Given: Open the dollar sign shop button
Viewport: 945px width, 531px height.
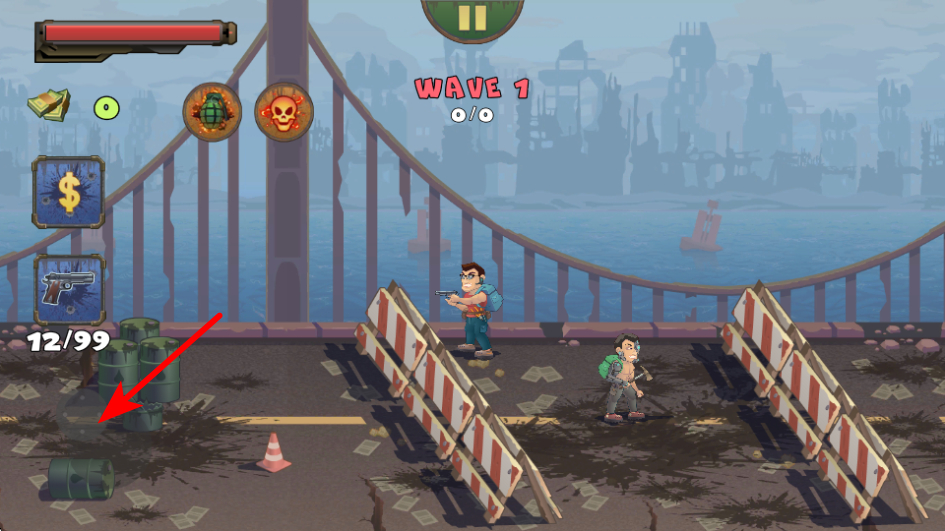Looking at the screenshot, I should tap(68, 192).
